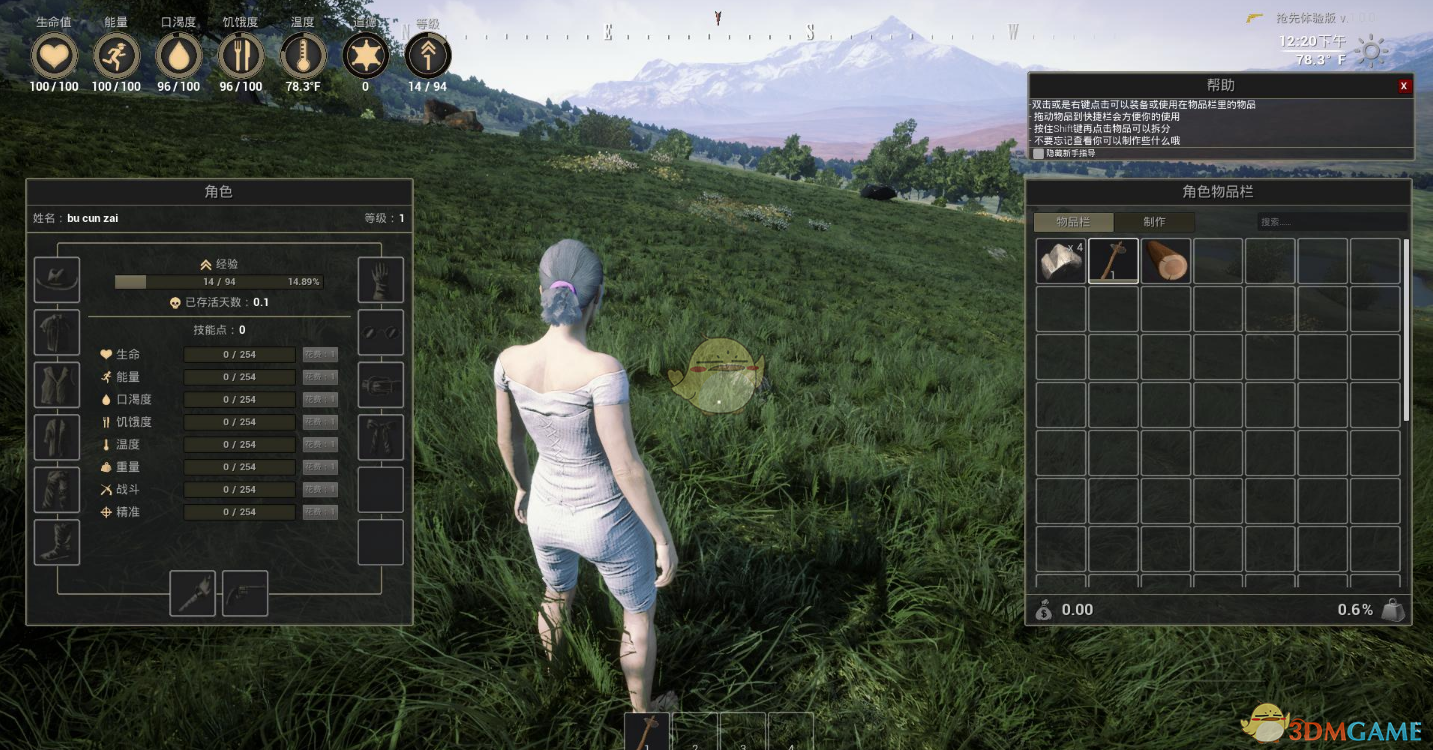The width and height of the screenshot is (1433, 750).
Task: Switch to the 制作 crafting tab
Action: 1154,222
